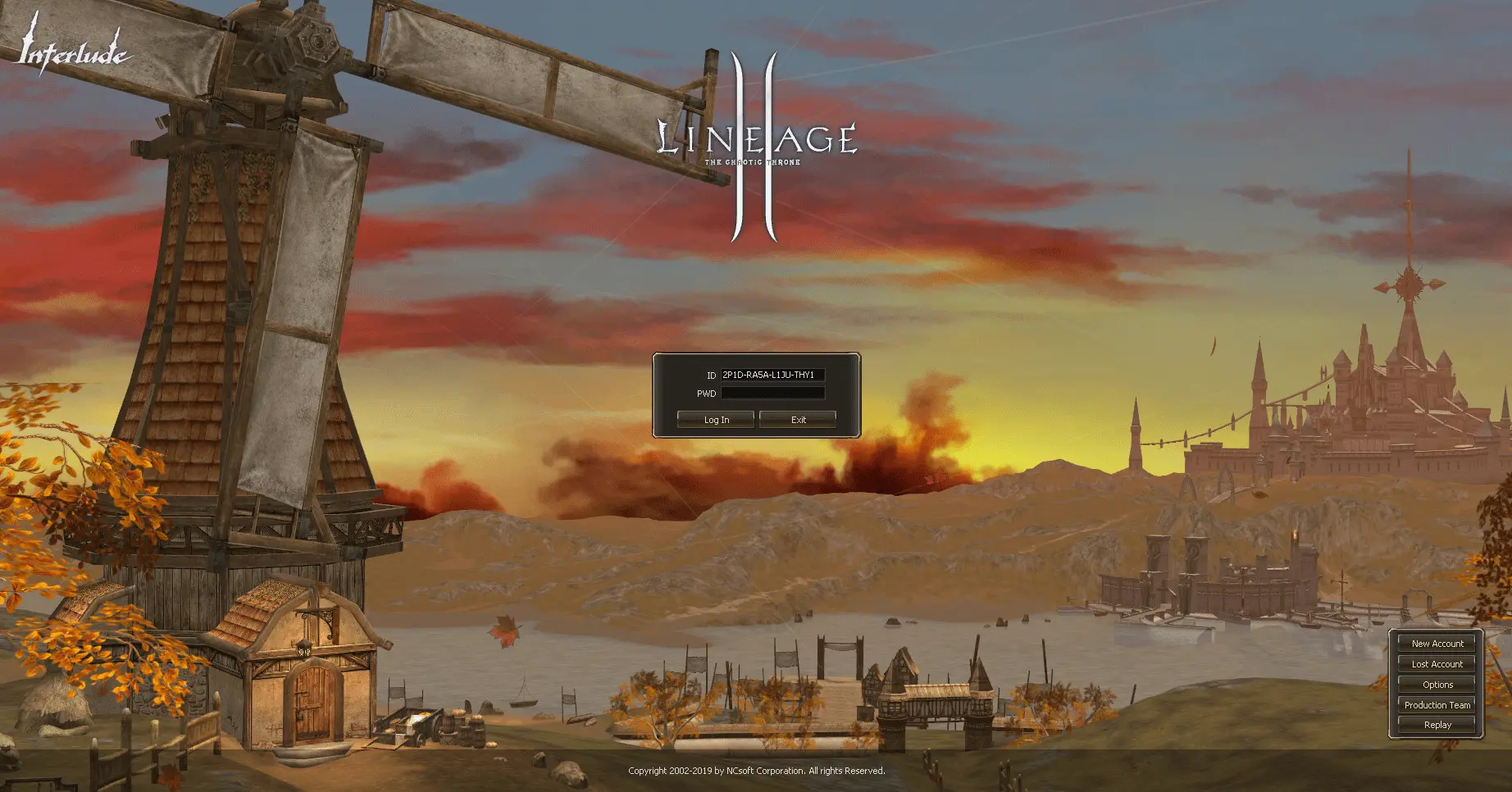Choose the Replay button
This screenshot has height=792, width=1512.
(1437, 725)
